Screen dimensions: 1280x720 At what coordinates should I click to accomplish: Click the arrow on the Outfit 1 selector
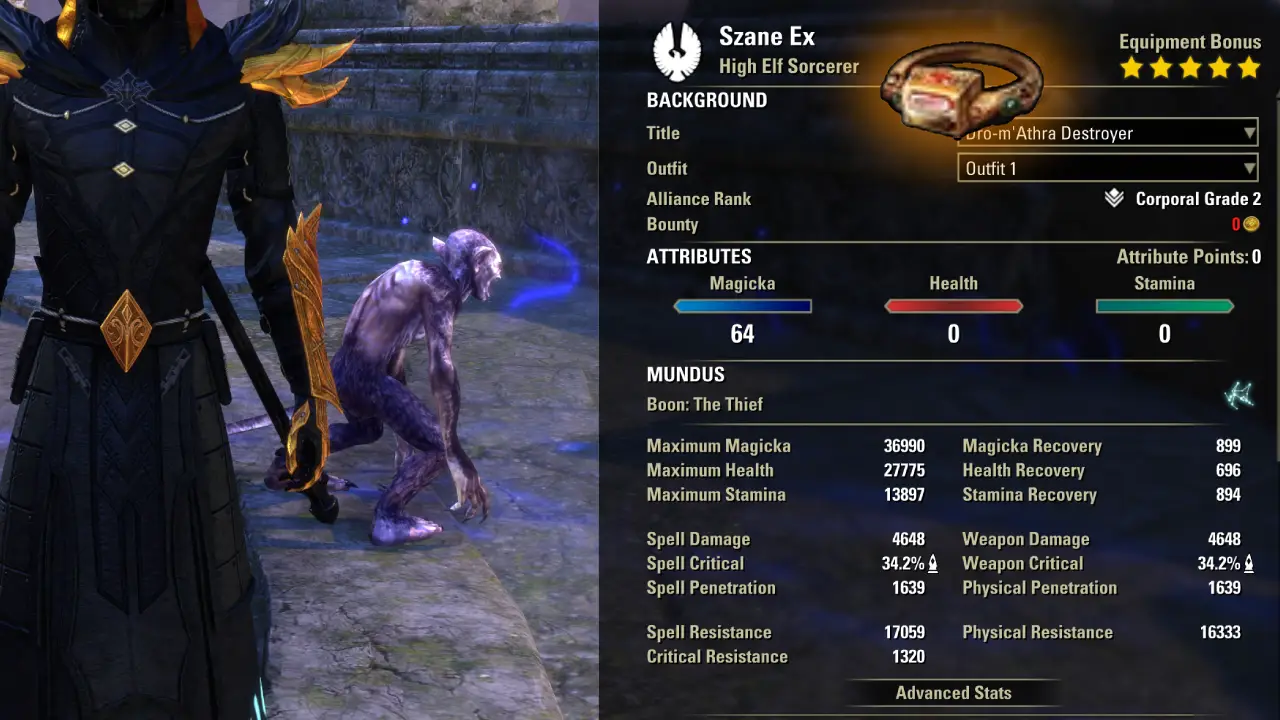[1249, 167]
